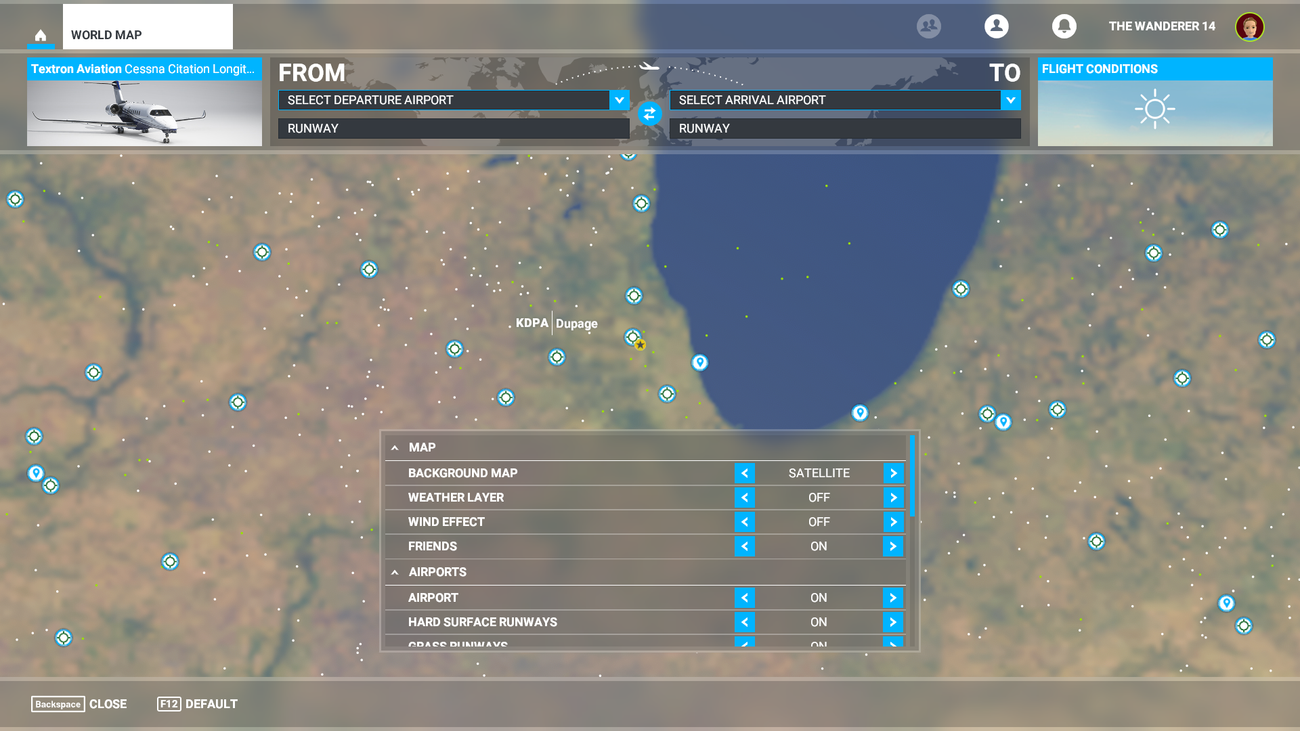Screen dimensions: 1300x731
Task: Toggle Hard Surface Runways off
Action: 744,621
